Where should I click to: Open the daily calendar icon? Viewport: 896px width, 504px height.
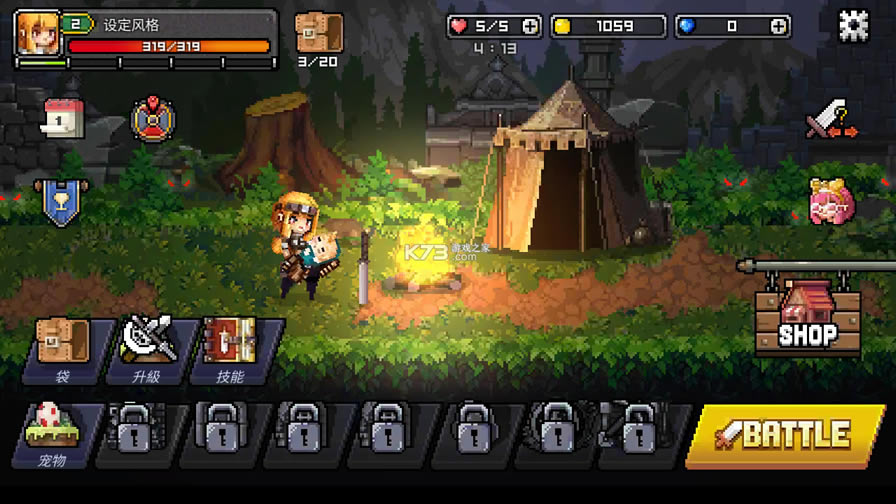coord(62,118)
